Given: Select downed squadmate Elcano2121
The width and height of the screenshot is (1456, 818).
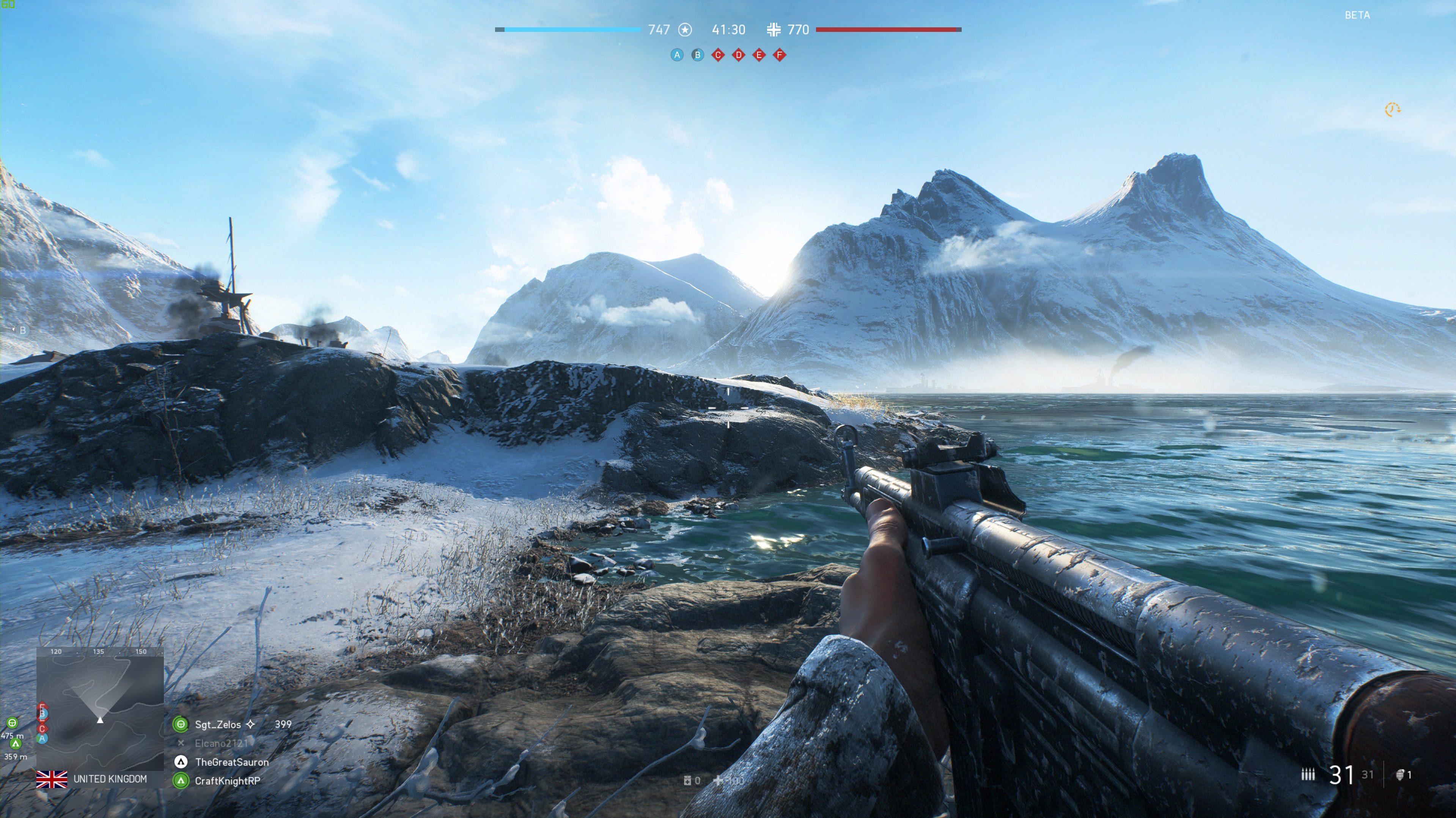Looking at the screenshot, I should (221, 743).
